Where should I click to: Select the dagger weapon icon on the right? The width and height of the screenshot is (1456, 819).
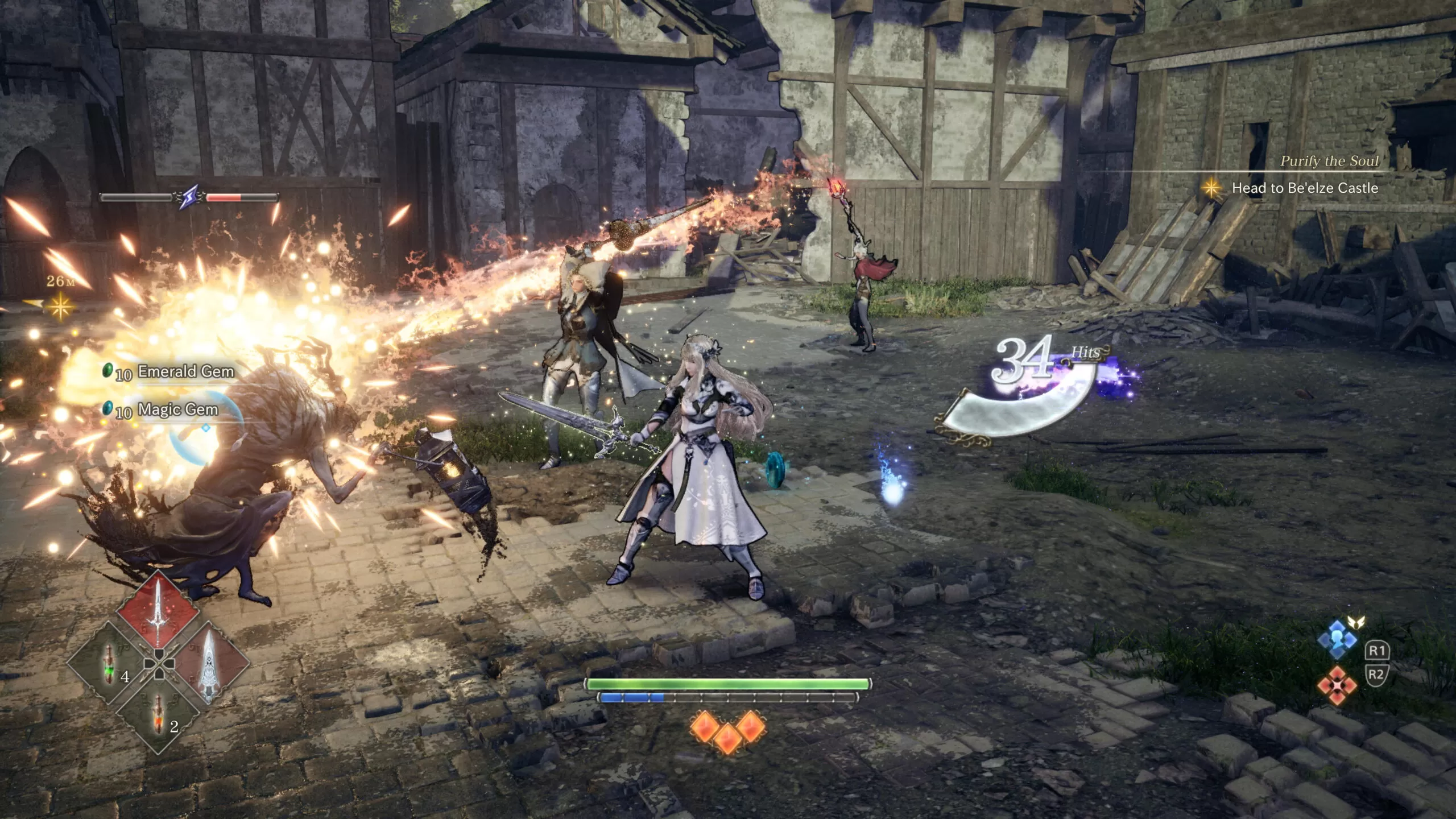pos(209,664)
